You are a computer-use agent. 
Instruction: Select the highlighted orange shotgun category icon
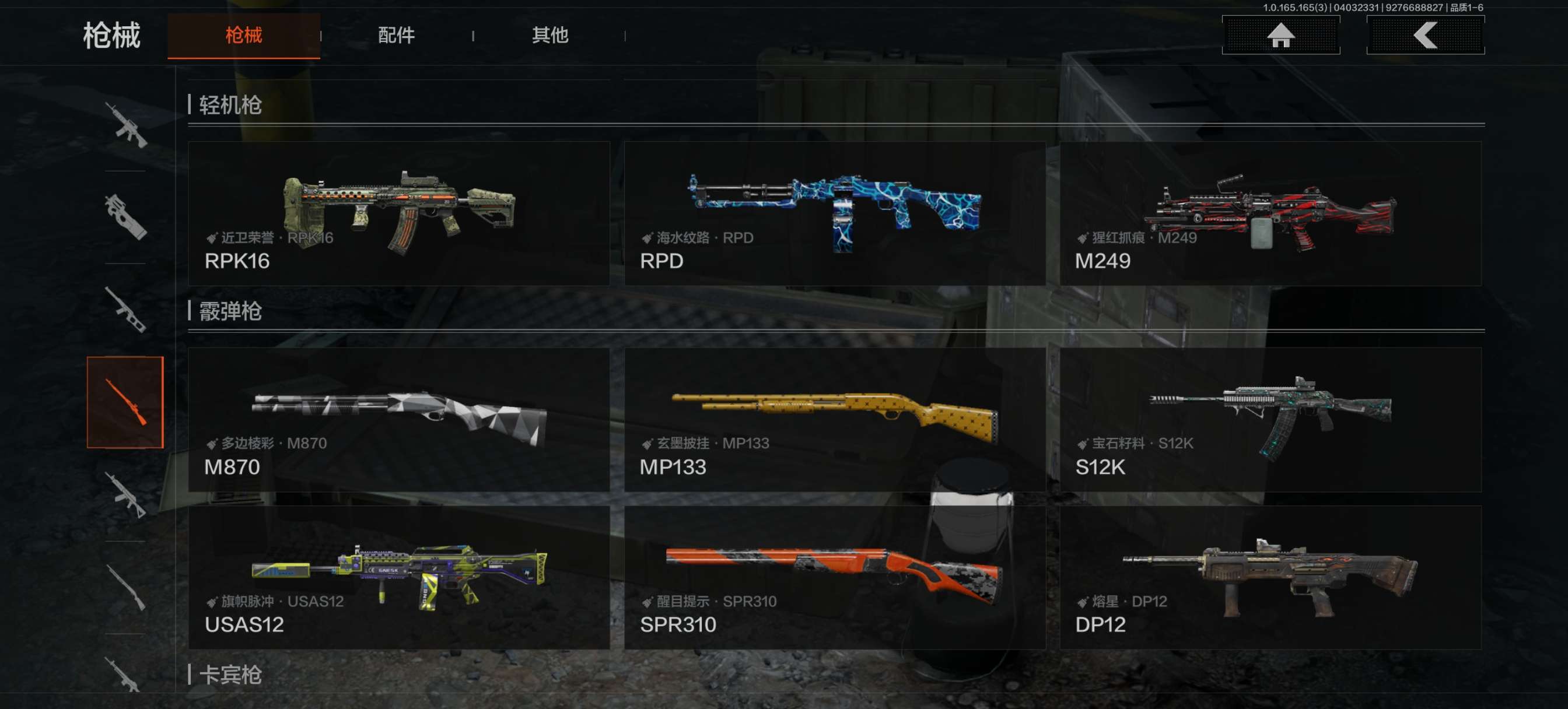[125, 402]
